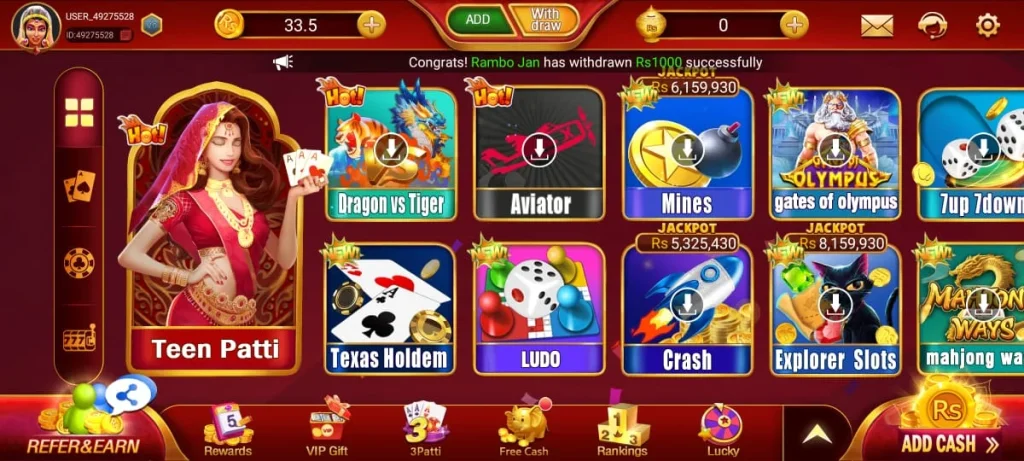The height and width of the screenshot is (461, 1024).
Task: Open the user profile avatar
Action: pos(36,26)
